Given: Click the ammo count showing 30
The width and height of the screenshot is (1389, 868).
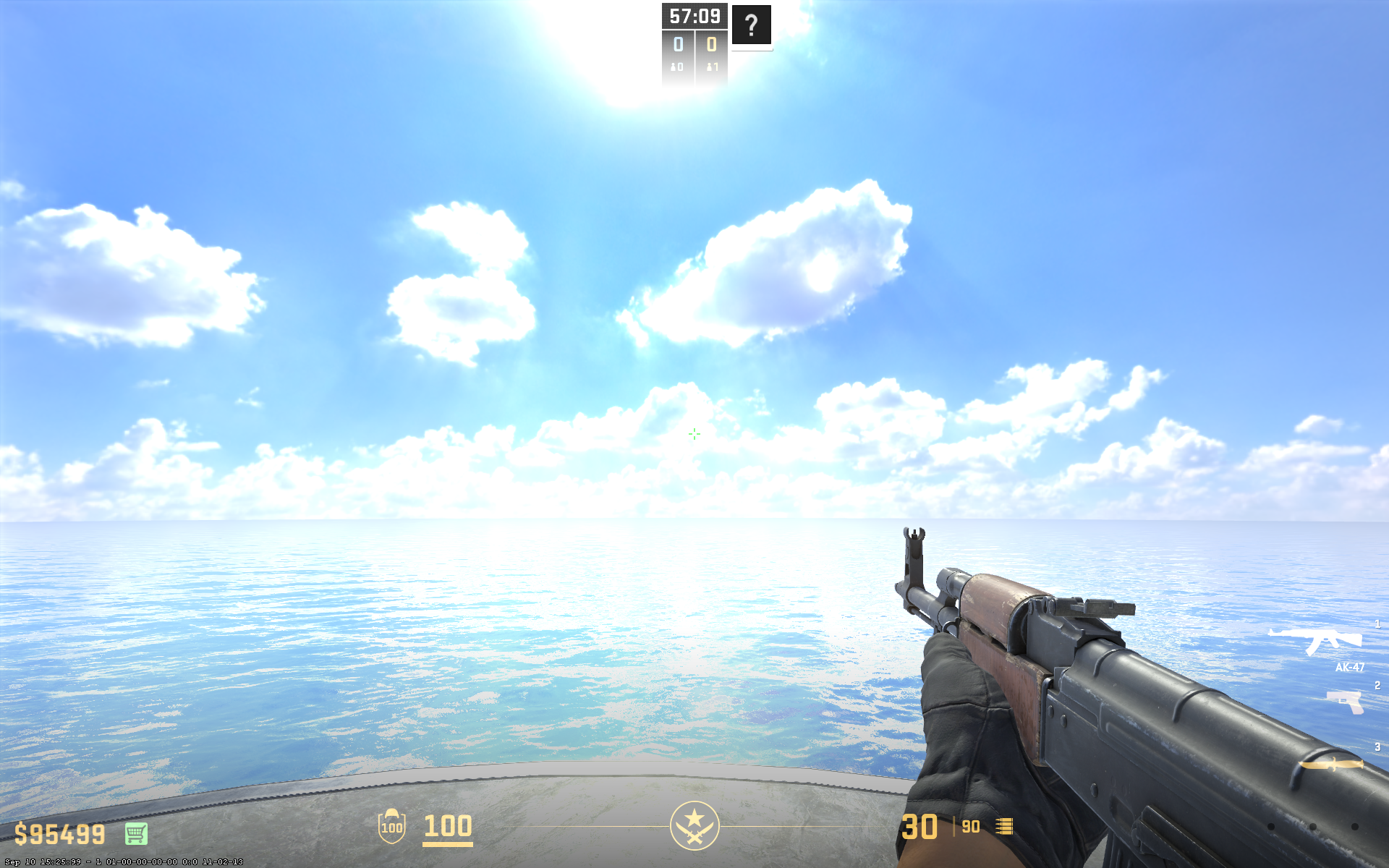Looking at the screenshot, I should pyautogui.click(x=920, y=827).
